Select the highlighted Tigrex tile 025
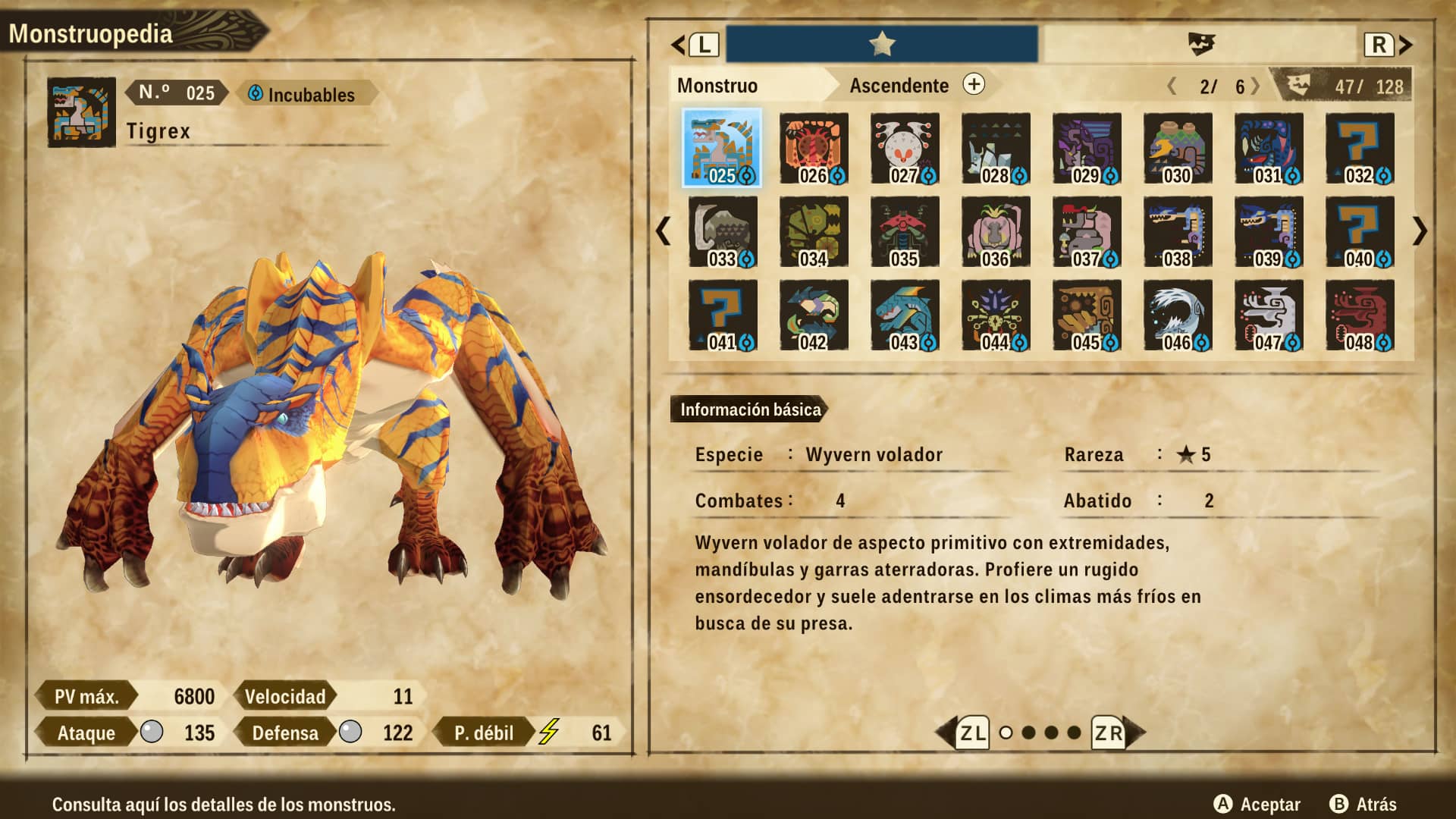The width and height of the screenshot is (1456, 819). (722, 149)
